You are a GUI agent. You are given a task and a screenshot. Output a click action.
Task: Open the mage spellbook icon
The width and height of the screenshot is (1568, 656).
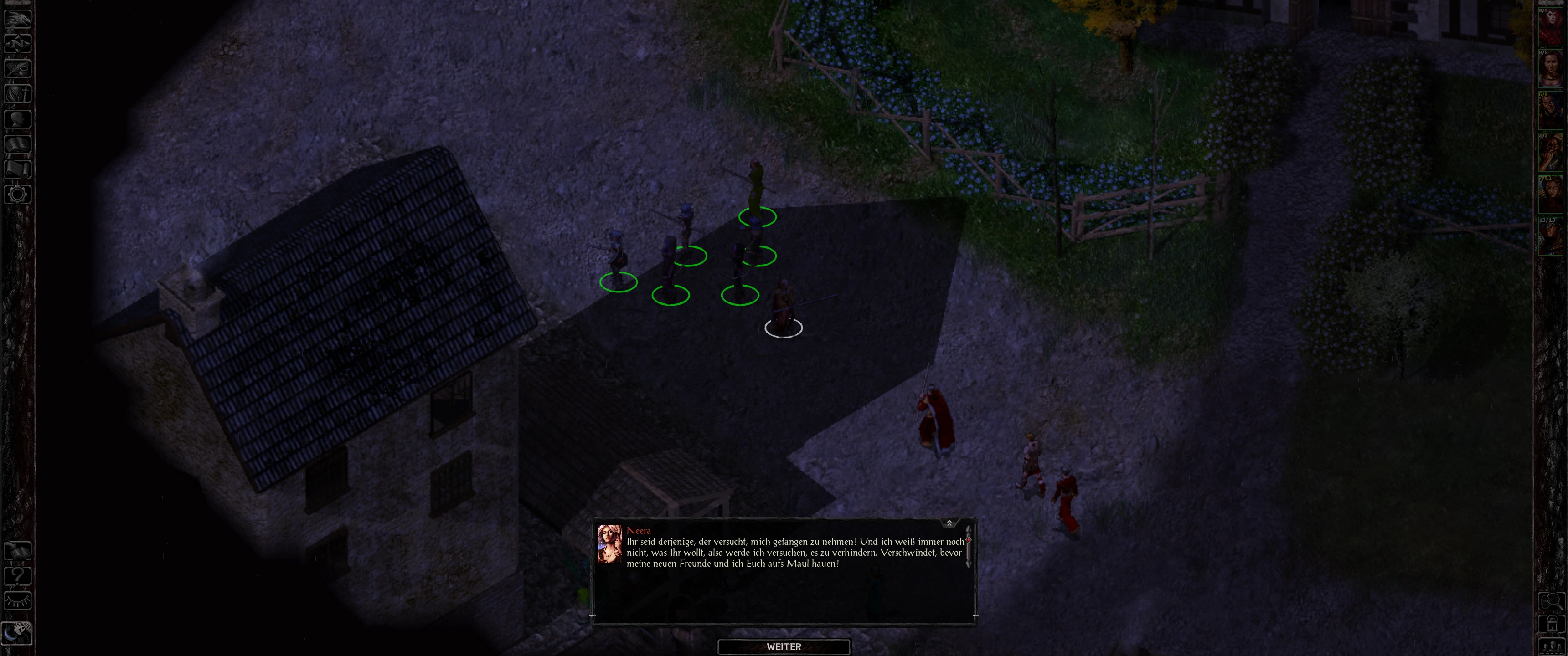click(17, 144)
